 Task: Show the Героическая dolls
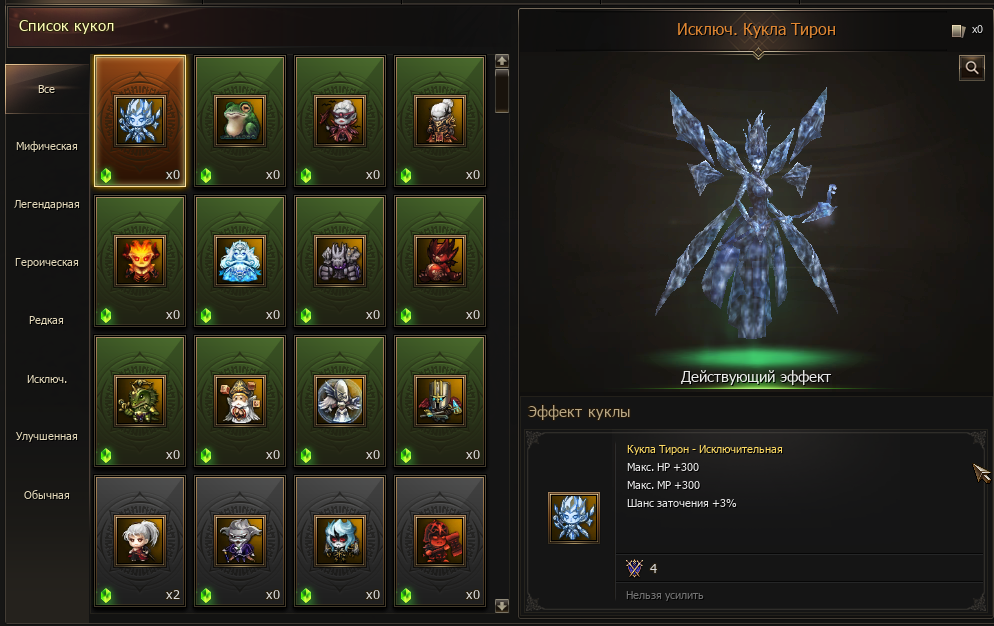pyautogui.click(x=46, y=262)
